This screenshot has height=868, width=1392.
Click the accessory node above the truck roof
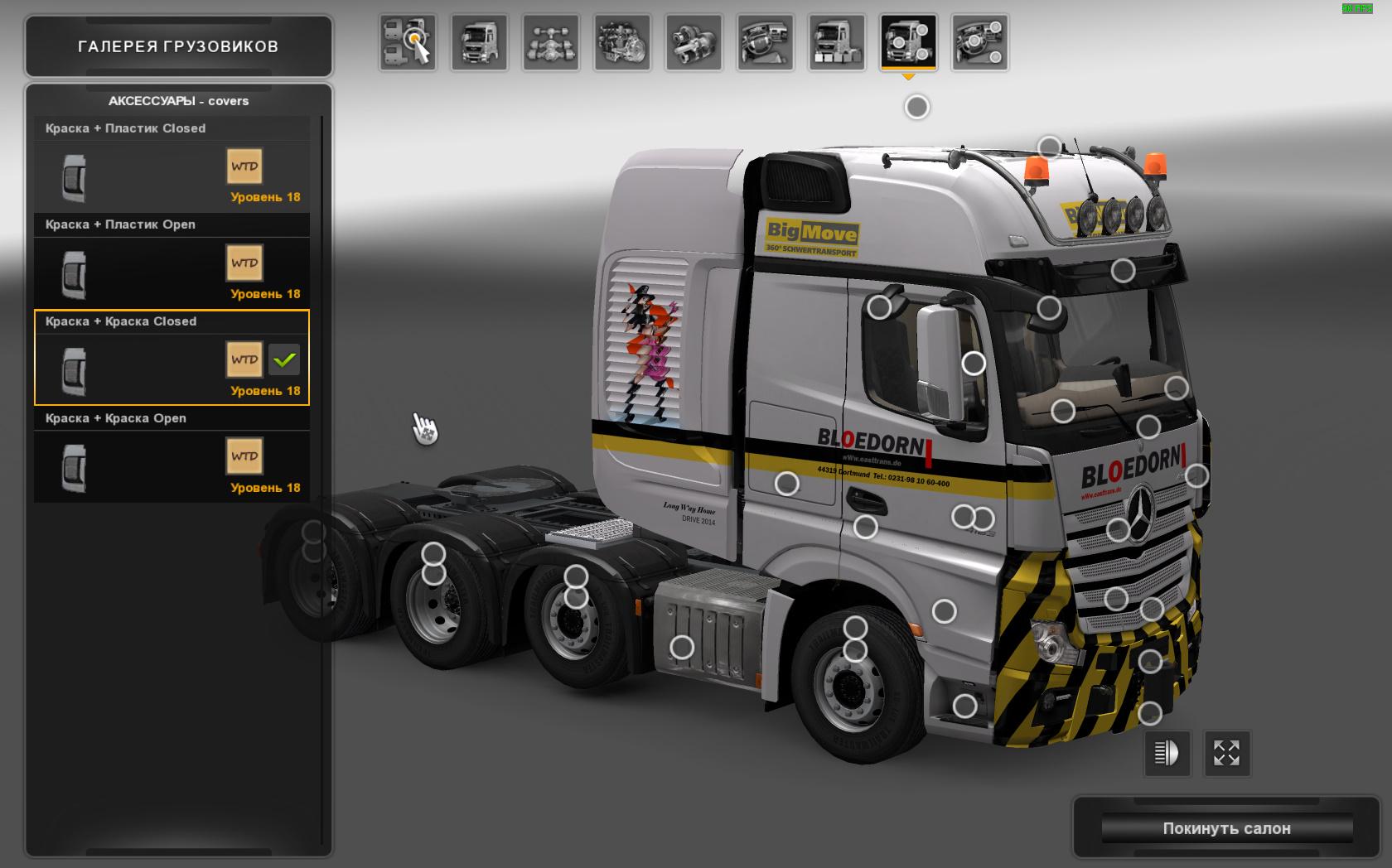[916, 107]
